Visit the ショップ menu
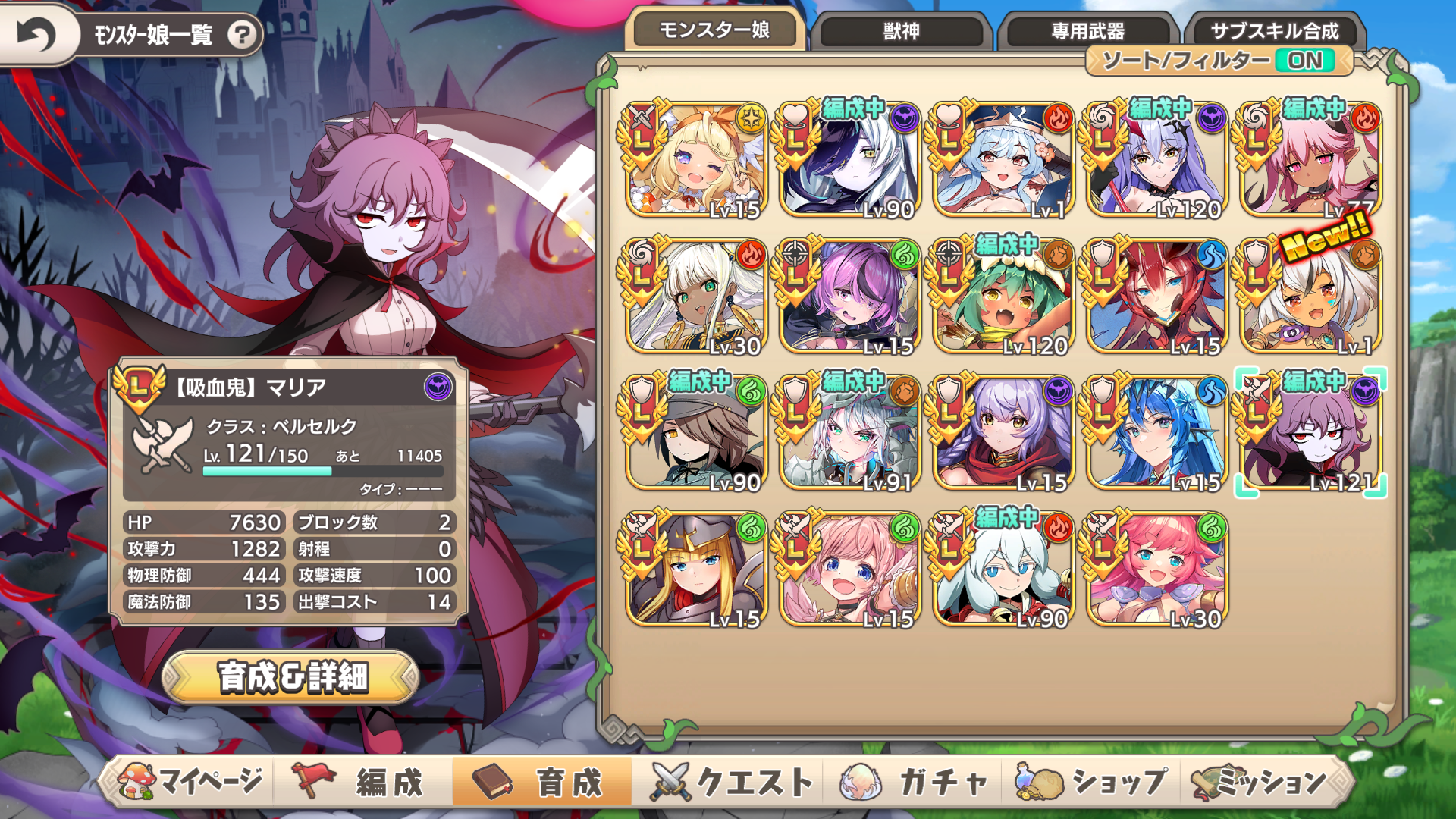This screenshot has width=1456, height=819. pos(1092,781)
